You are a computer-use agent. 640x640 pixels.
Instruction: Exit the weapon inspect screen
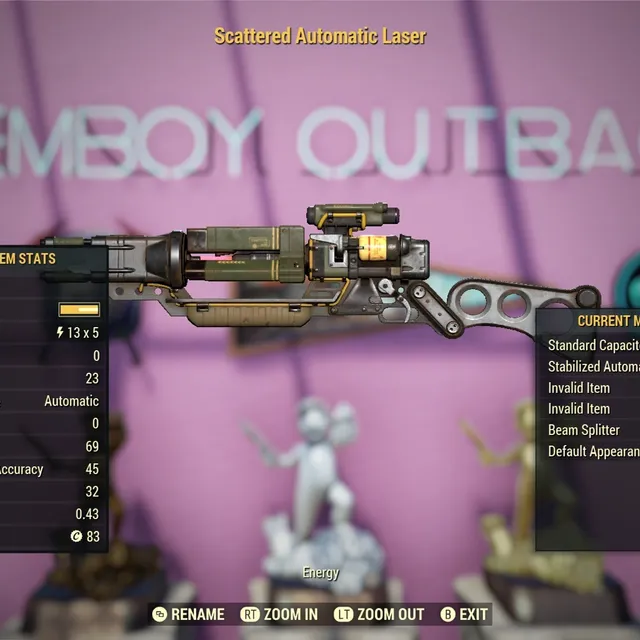465,614
